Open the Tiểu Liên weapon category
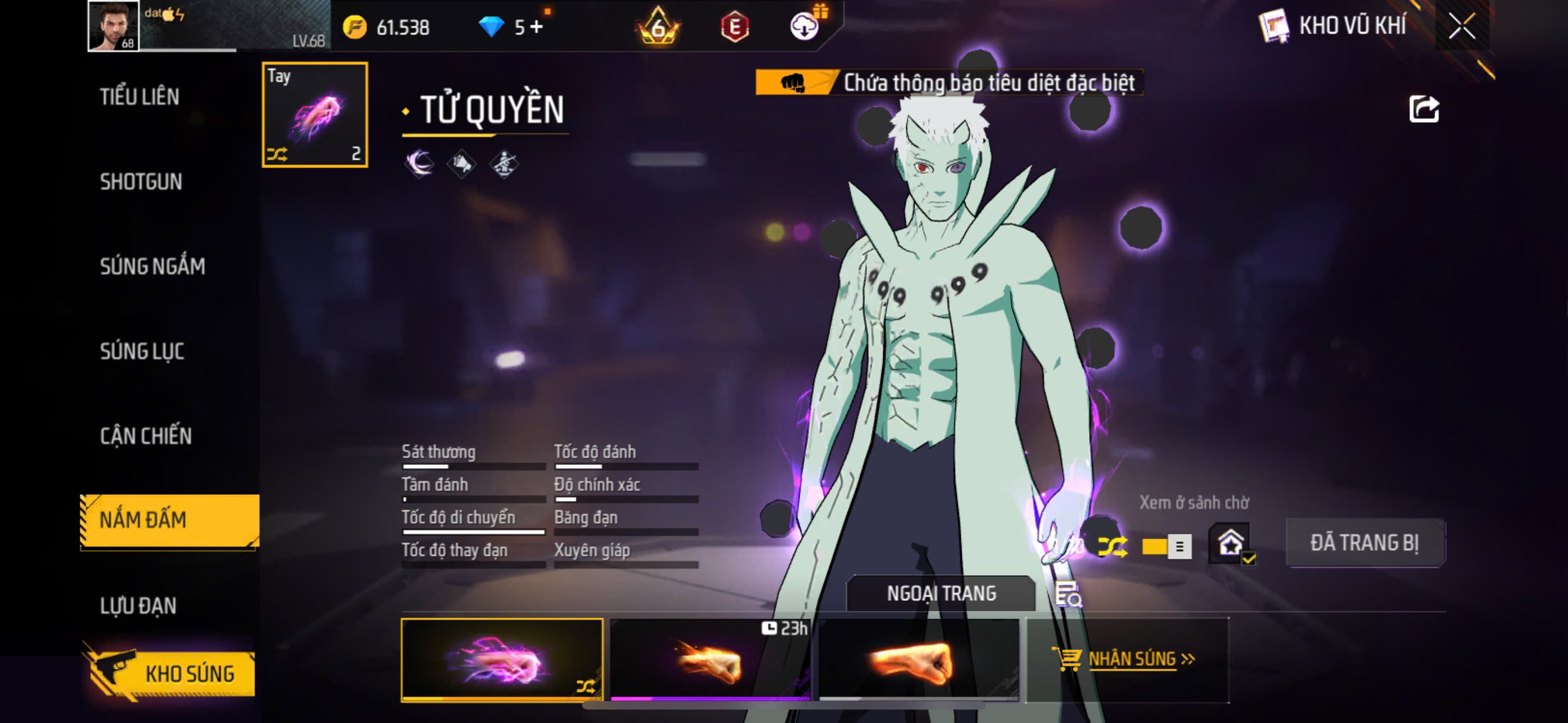The width and height of the screenshot is (1568, 723). pyautogui.click(x=140, y=97)
